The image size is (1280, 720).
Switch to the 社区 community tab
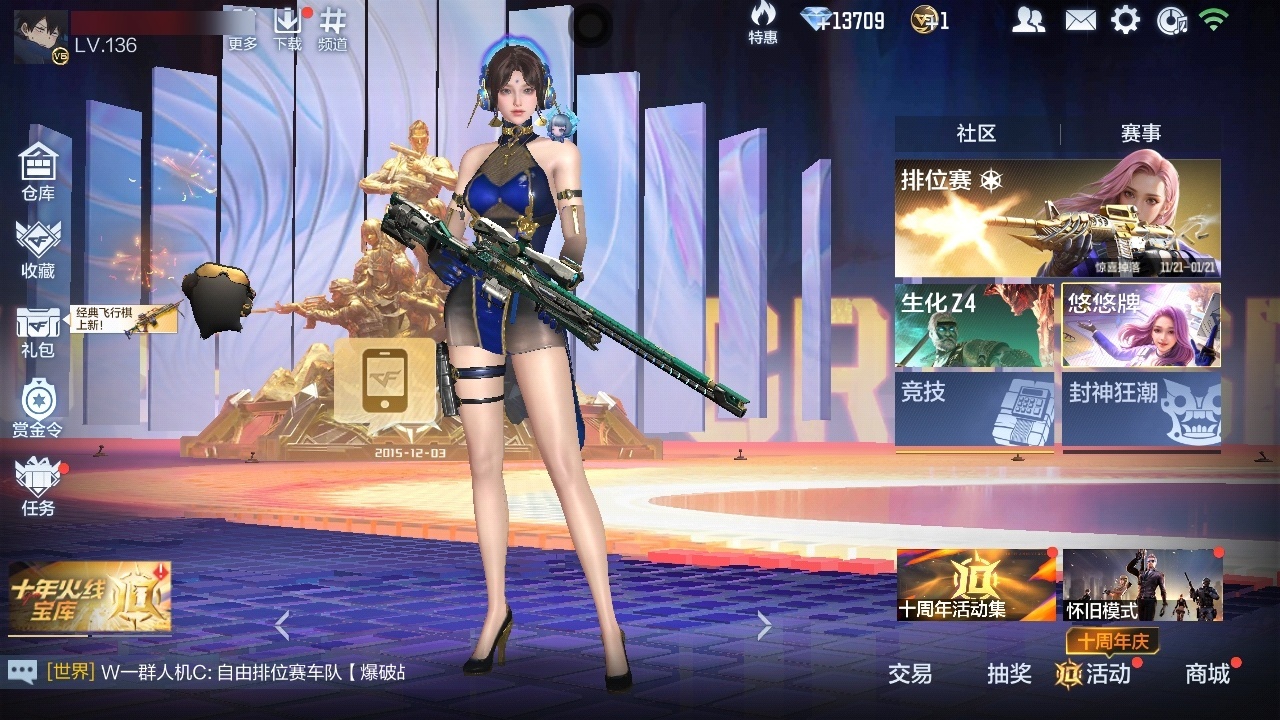(977, 134)
